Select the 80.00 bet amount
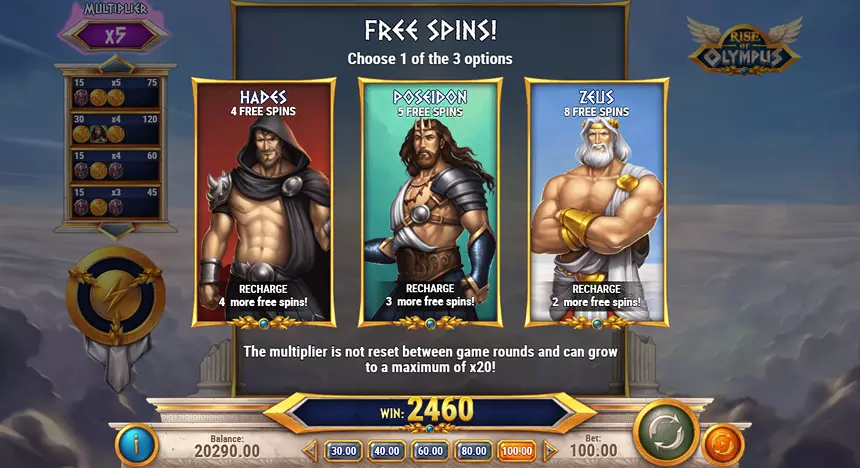Viewport: 860px width, 468px height. click(x=473, y=451)
